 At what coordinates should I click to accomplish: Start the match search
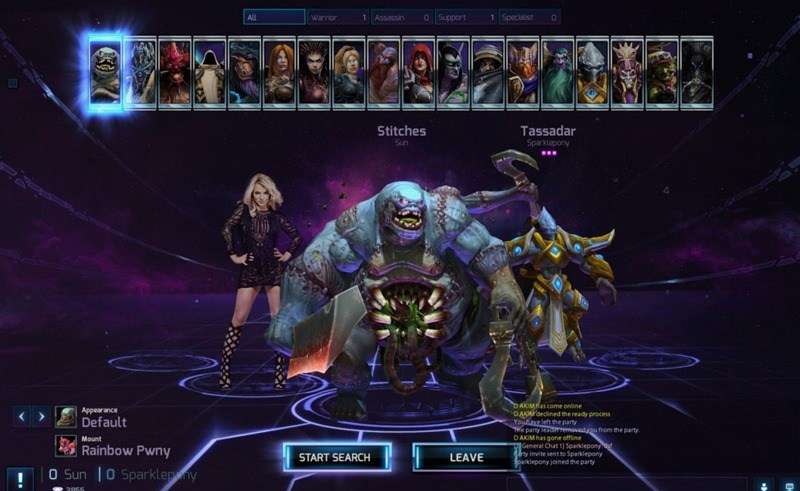[x=335, y=457]
